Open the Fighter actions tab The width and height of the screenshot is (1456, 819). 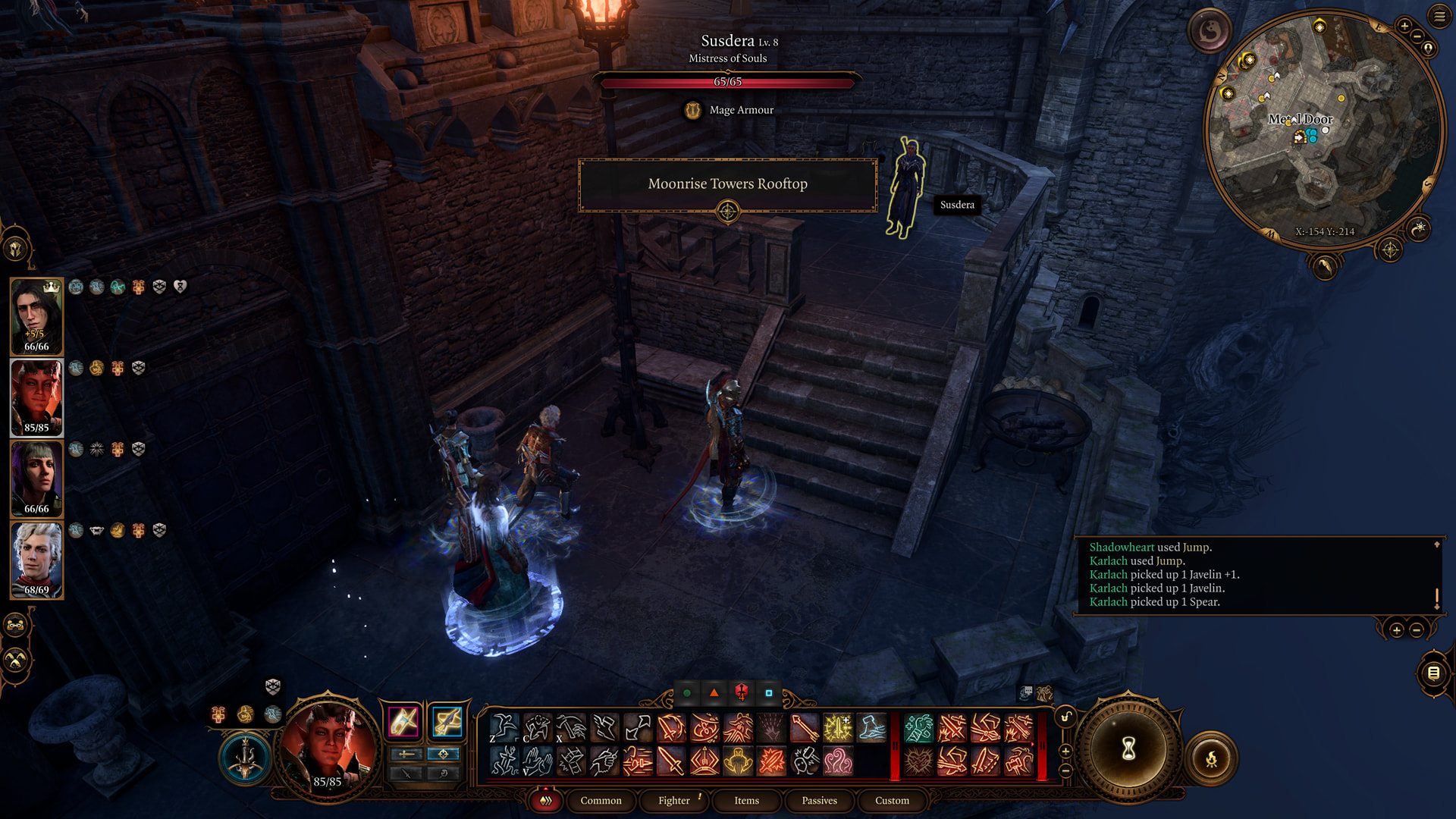[674, 801]
